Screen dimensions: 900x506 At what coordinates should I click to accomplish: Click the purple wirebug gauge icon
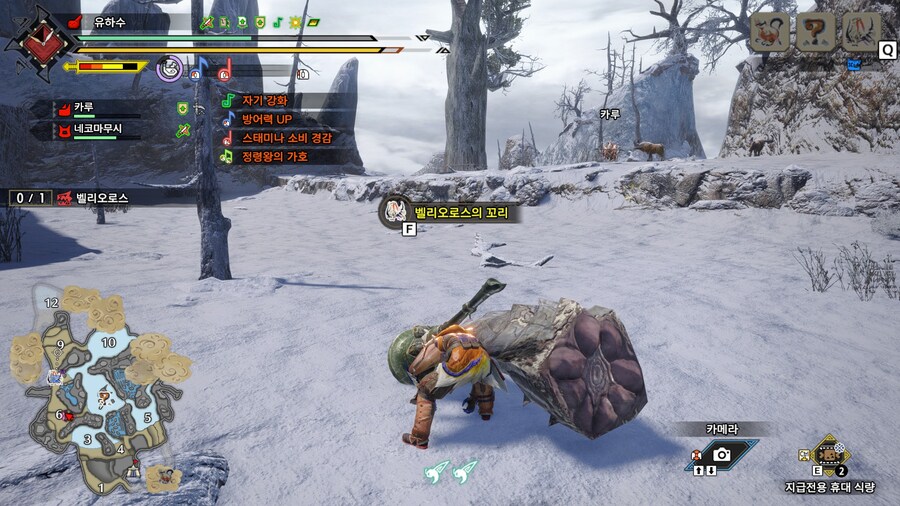tap(169, 67)
